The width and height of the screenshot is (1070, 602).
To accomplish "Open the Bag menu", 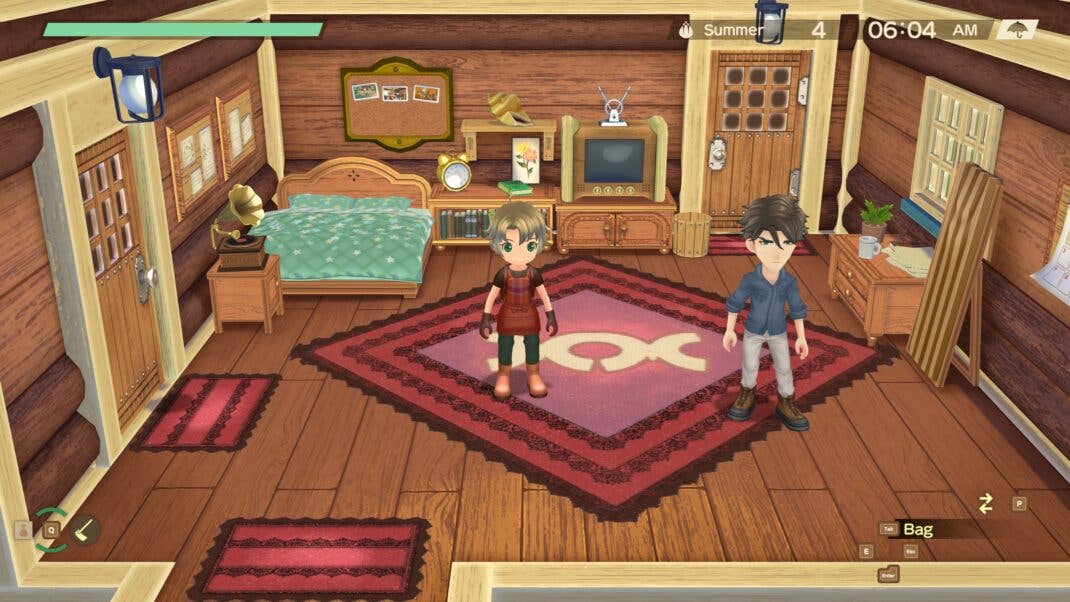I will (918, 529).
